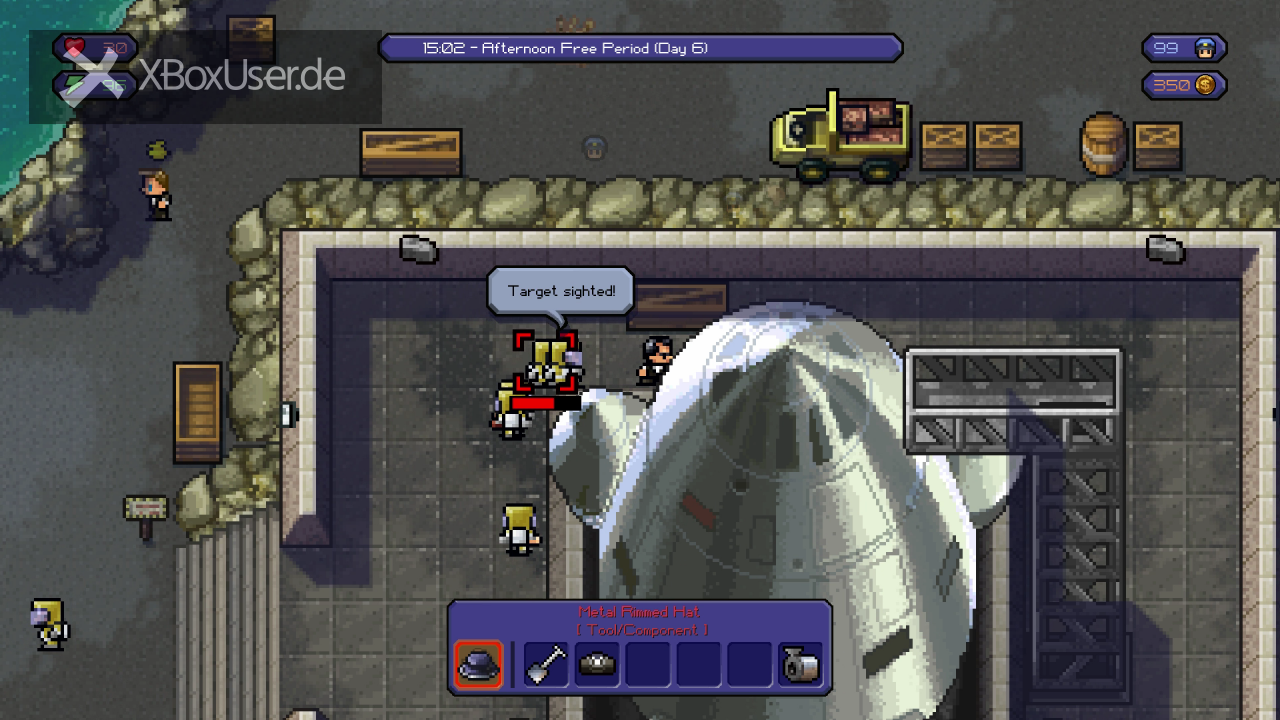Screen dimensions: 1280x720
Task: Select the Metal Rimmed Hat slot
Action: 478,665
